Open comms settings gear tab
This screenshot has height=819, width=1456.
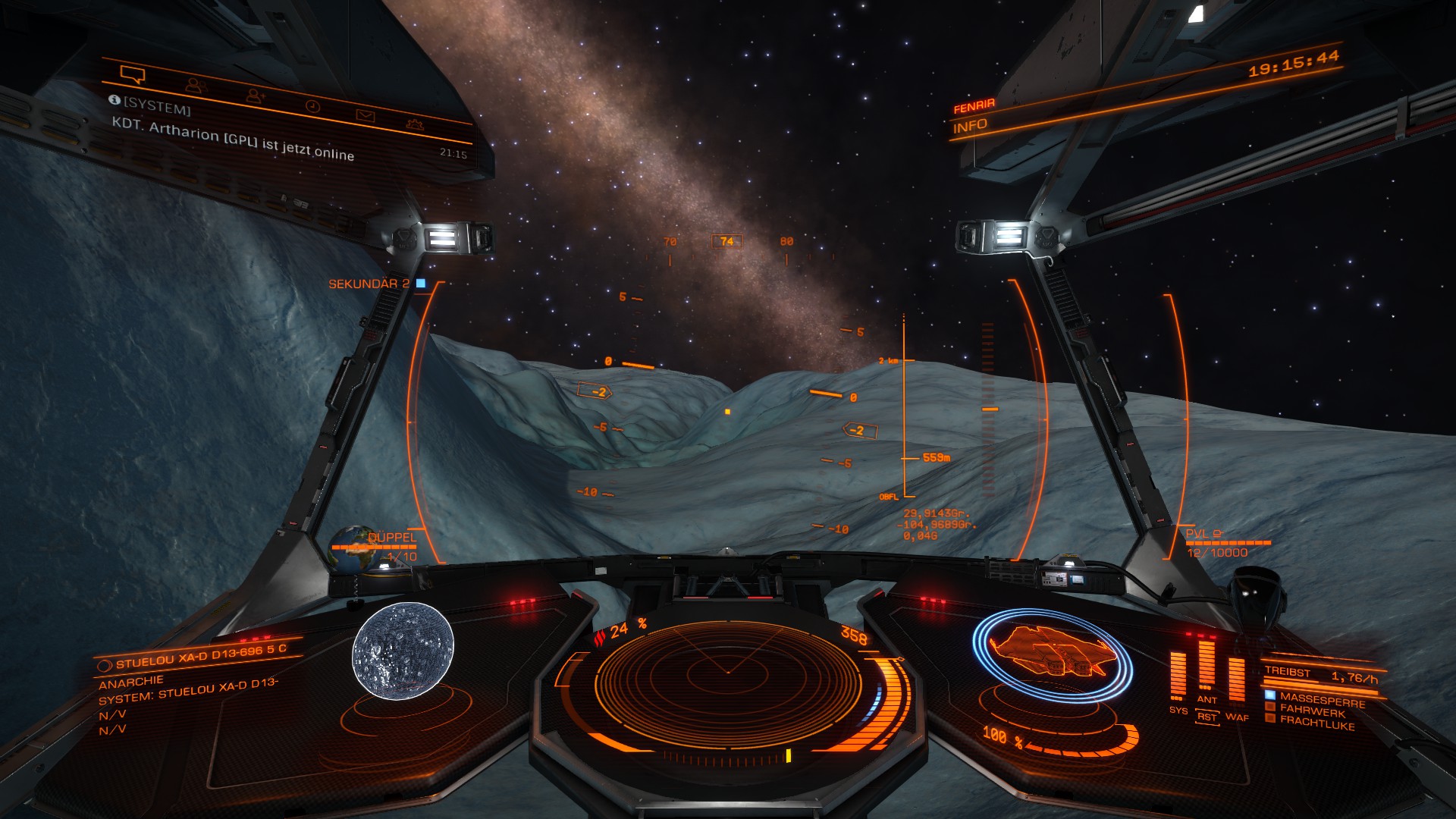(x=415, y=124)
